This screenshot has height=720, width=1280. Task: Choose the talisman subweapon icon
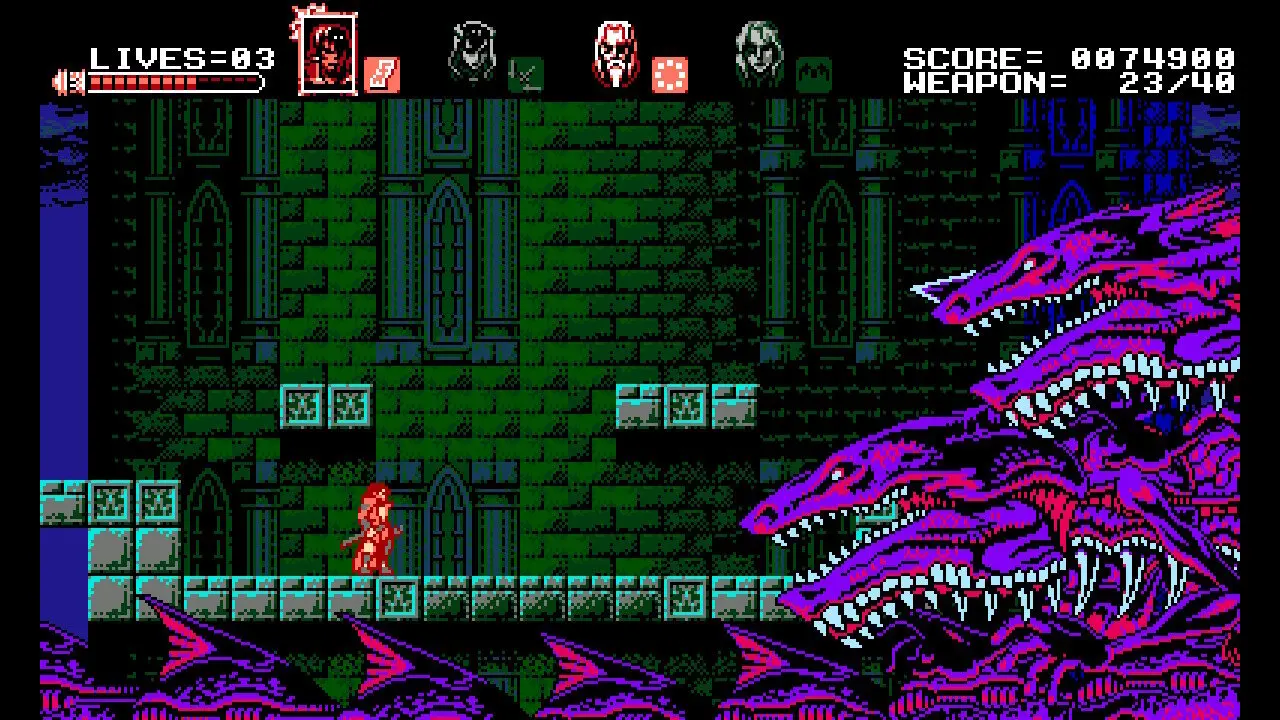tap(381, 75)
